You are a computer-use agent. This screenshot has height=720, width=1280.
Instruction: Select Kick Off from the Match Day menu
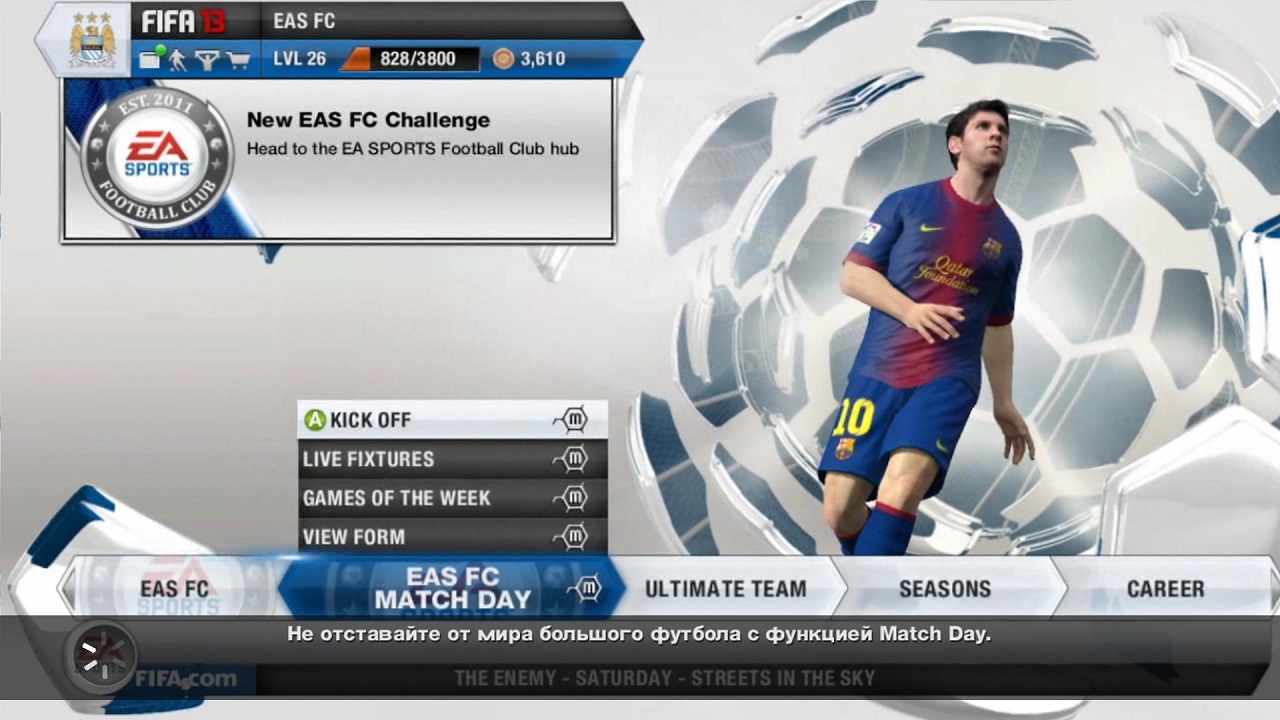tap(452, 420)
